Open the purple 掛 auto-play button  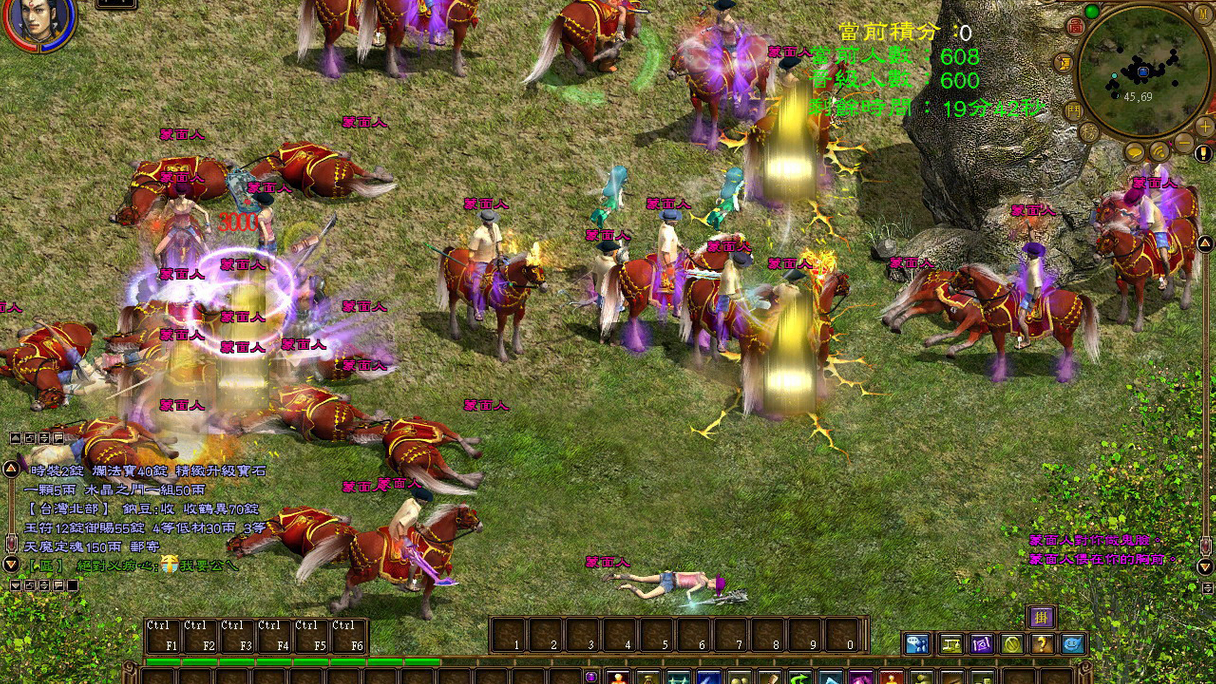(1041, 616)
